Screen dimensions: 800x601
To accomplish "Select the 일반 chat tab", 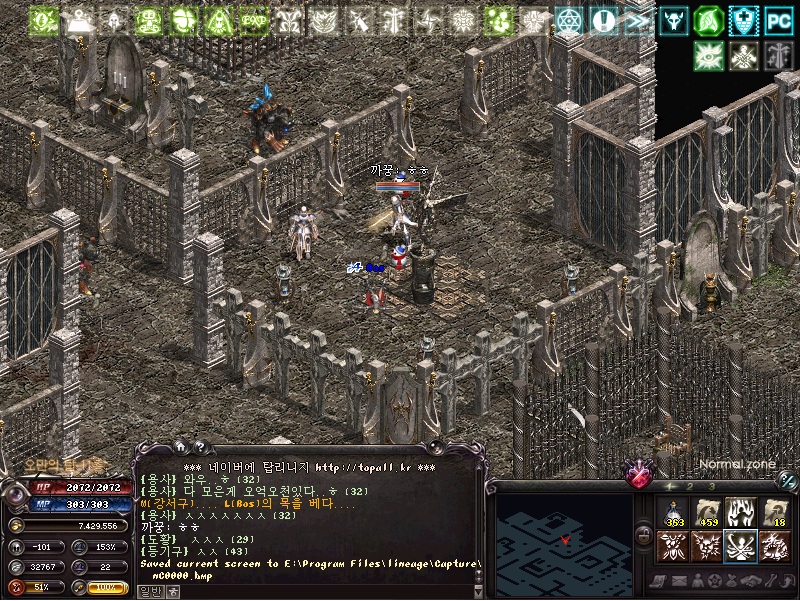I will 150,591.
